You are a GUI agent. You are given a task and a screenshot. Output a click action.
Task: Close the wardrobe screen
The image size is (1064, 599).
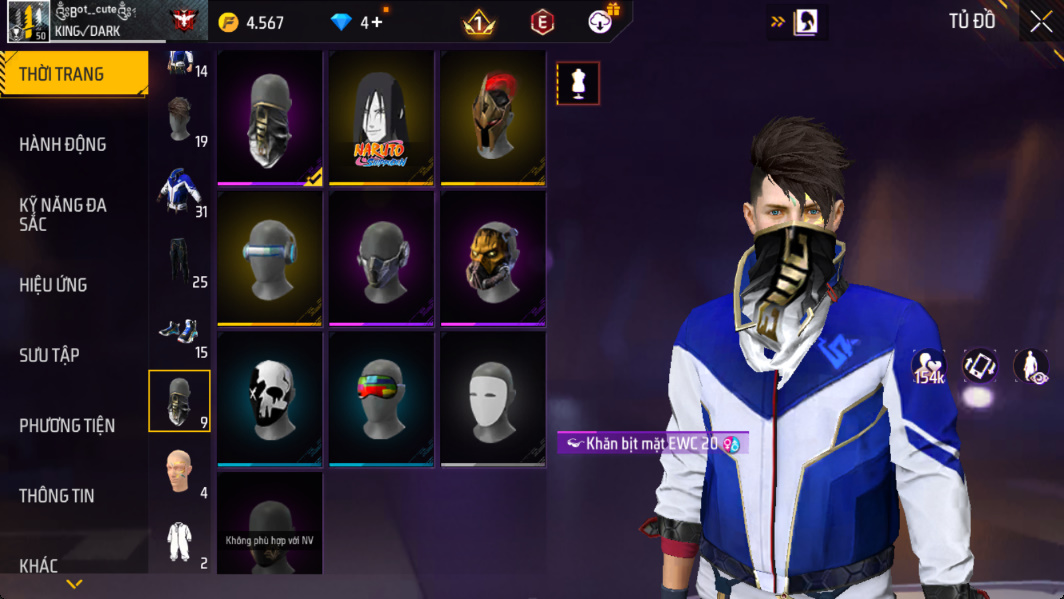[x=1041, y=22]
